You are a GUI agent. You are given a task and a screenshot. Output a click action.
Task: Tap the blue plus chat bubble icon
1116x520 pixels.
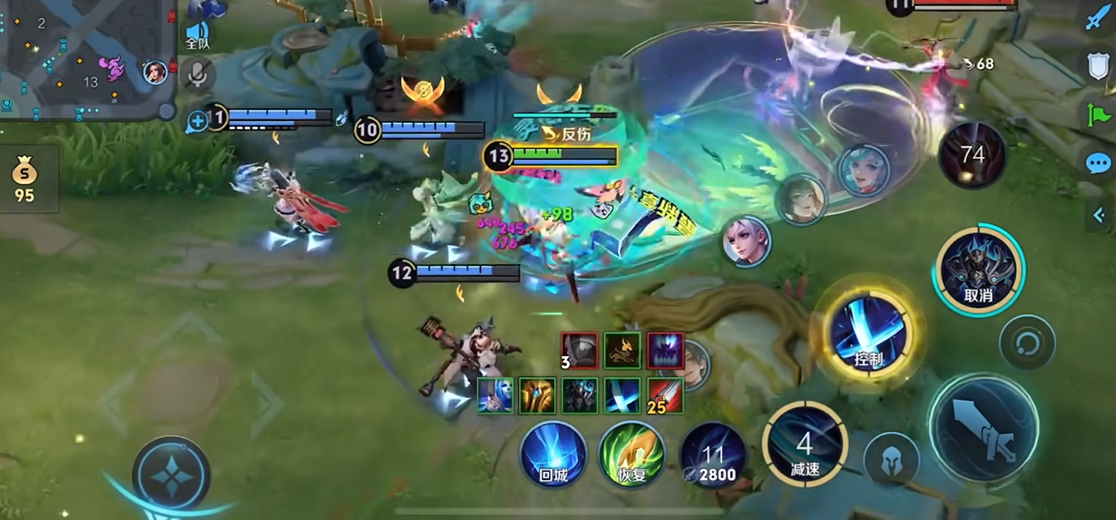(x=197, y=121)
